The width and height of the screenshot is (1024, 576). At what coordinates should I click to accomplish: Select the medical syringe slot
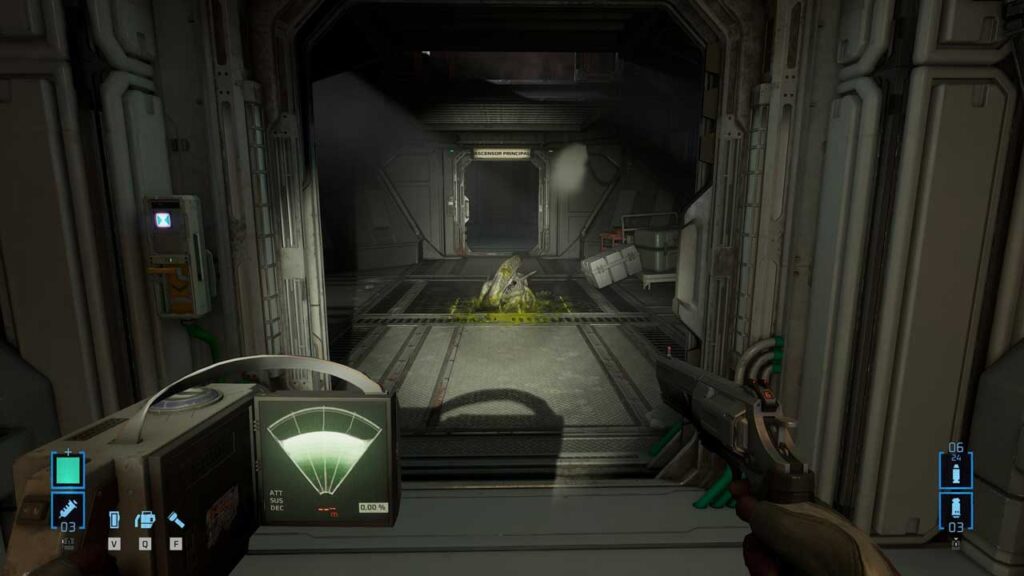tap(68, 510)
